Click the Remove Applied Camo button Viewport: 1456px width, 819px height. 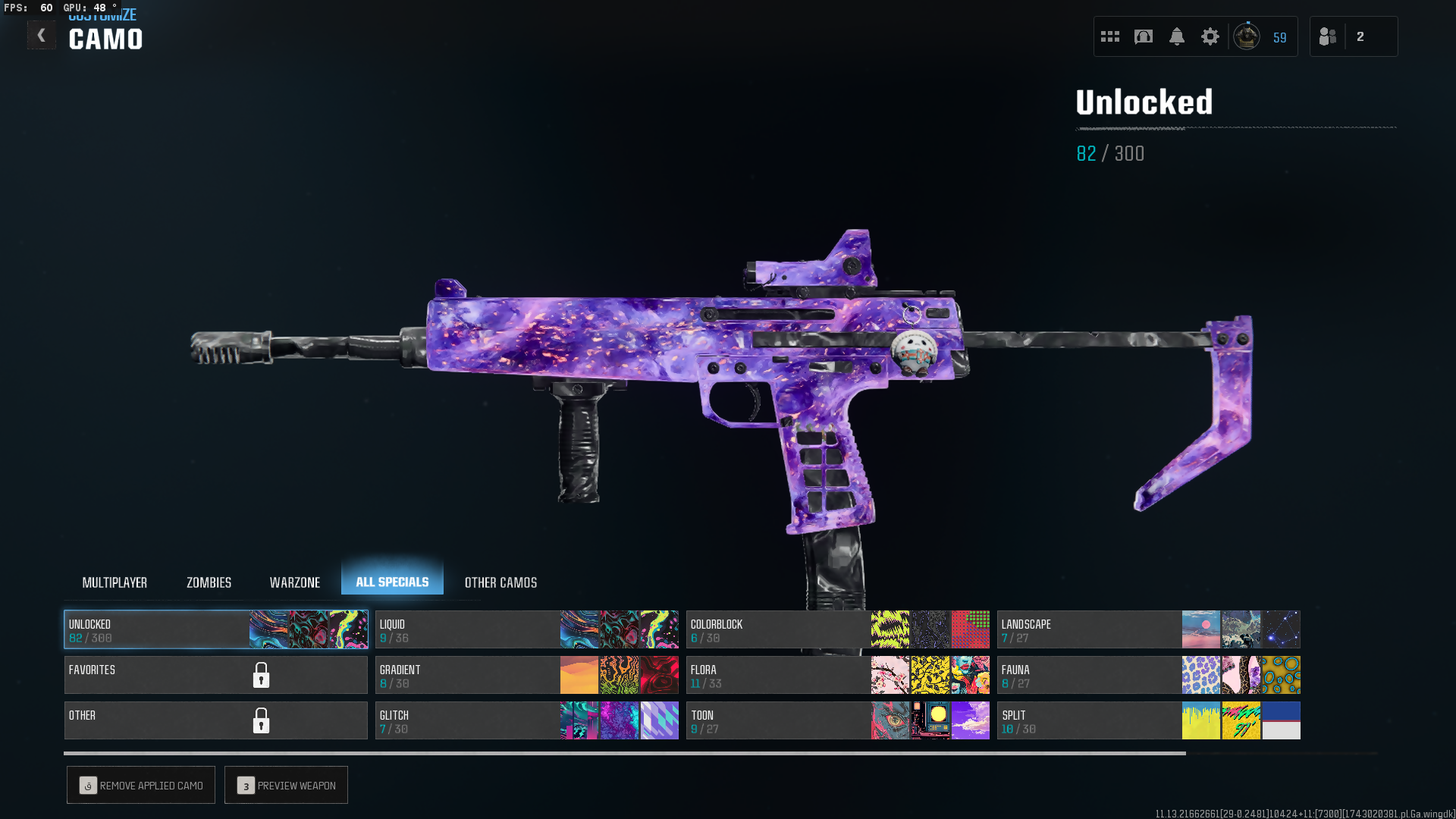click(x=141, y=785)
